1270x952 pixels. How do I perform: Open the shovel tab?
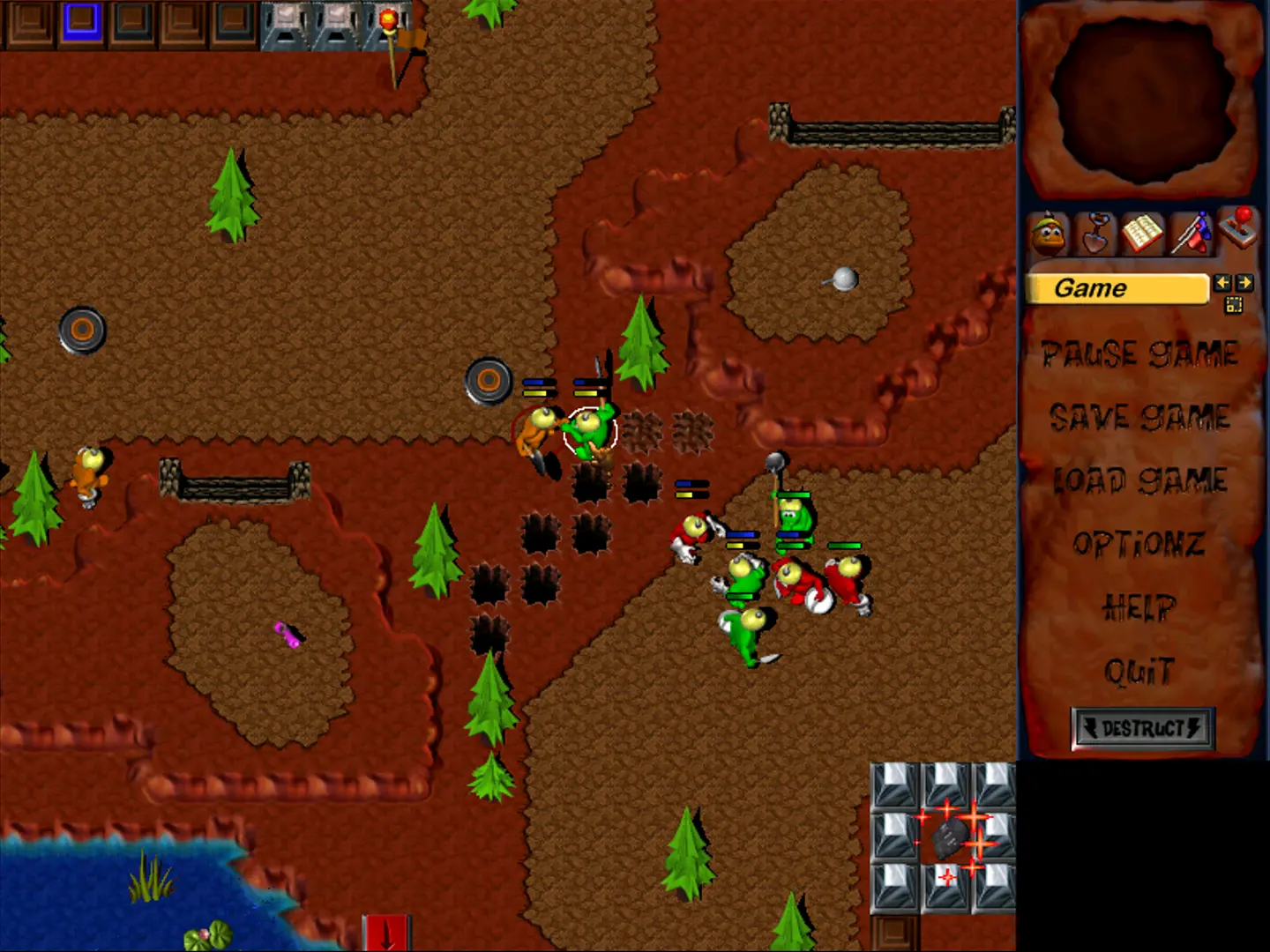click(x=1095, y=234)
